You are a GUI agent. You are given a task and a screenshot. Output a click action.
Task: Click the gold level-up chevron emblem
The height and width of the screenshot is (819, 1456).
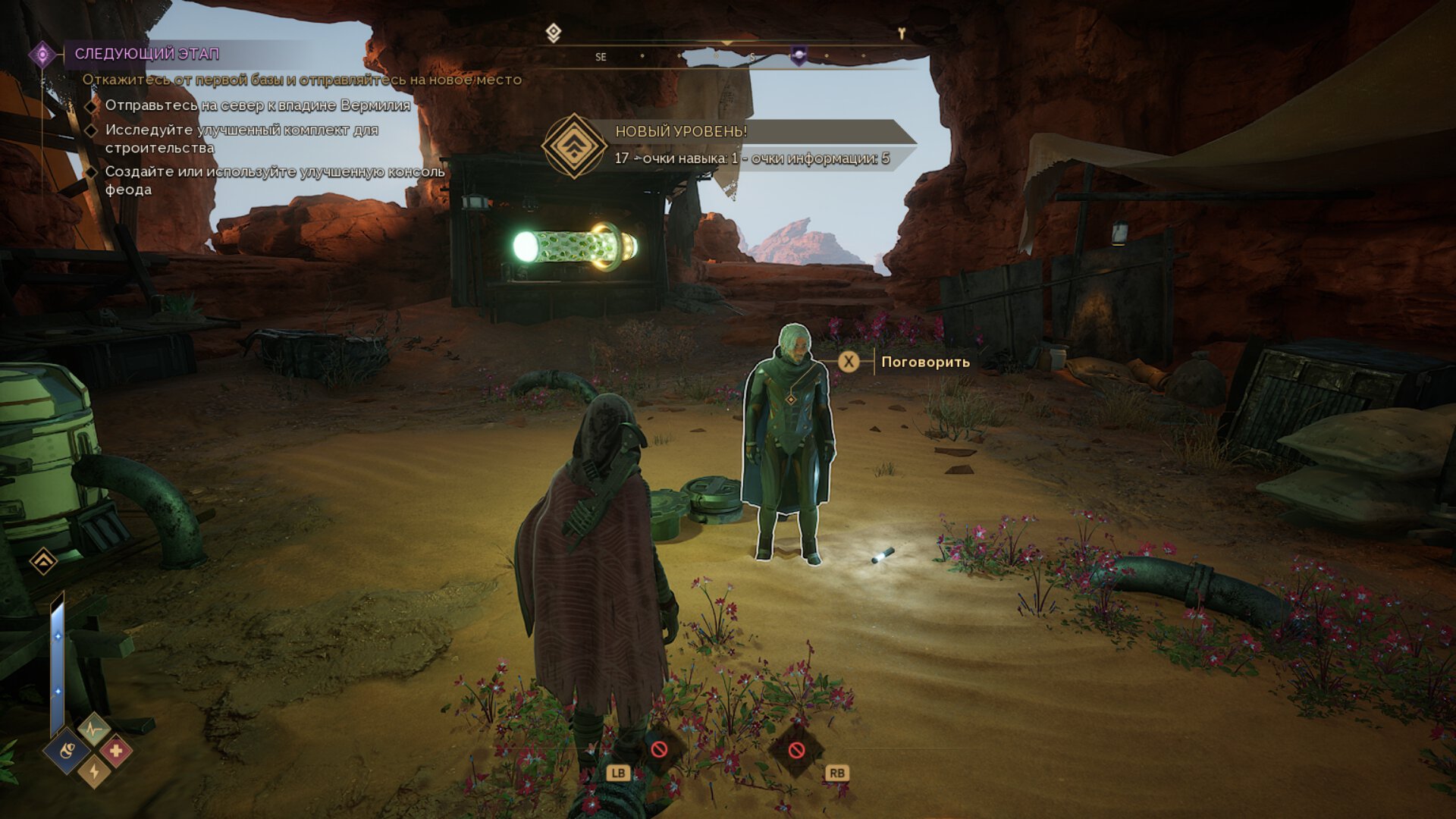coord(574,146)
